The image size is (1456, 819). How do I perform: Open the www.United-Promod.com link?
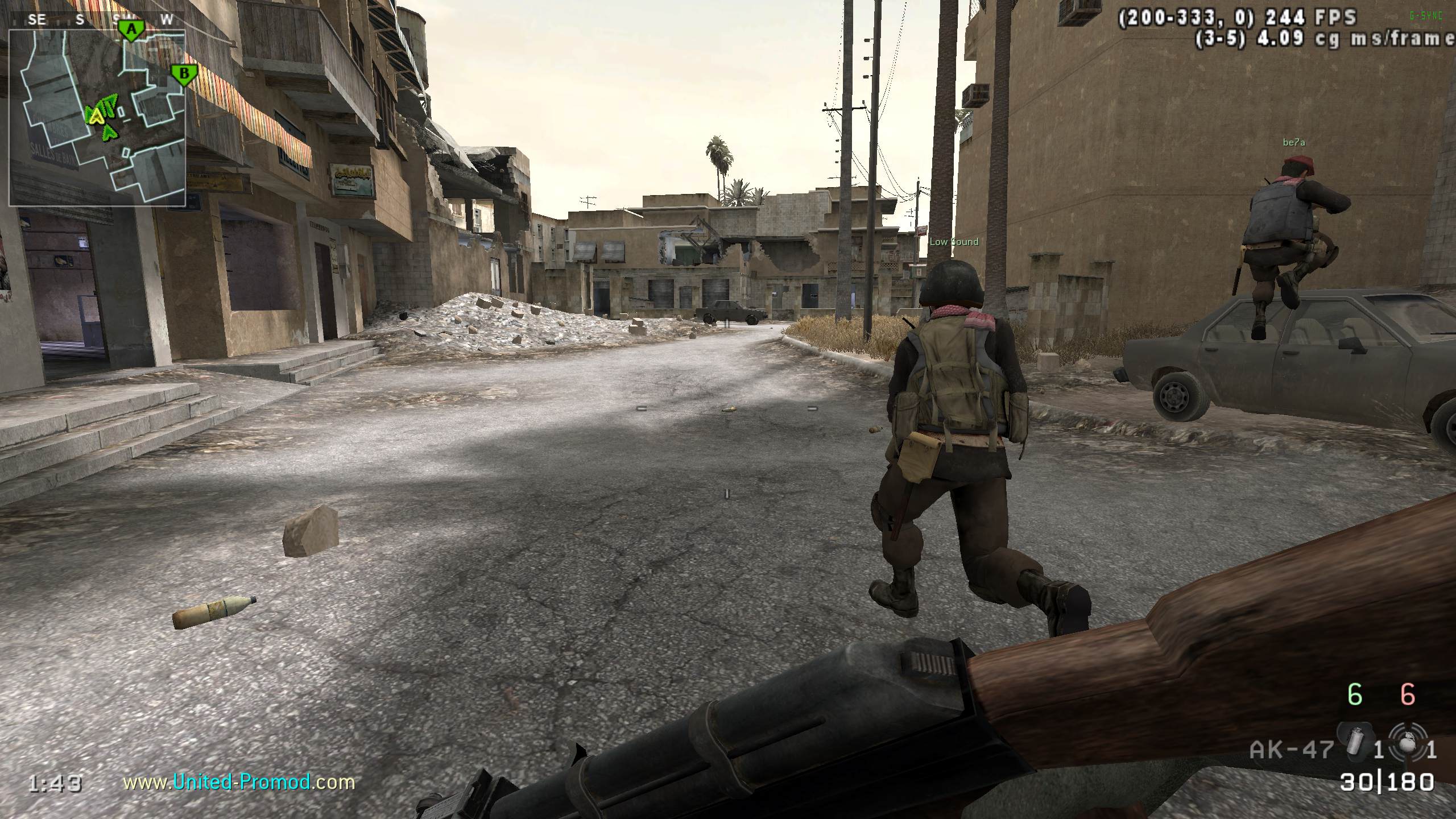239,782
